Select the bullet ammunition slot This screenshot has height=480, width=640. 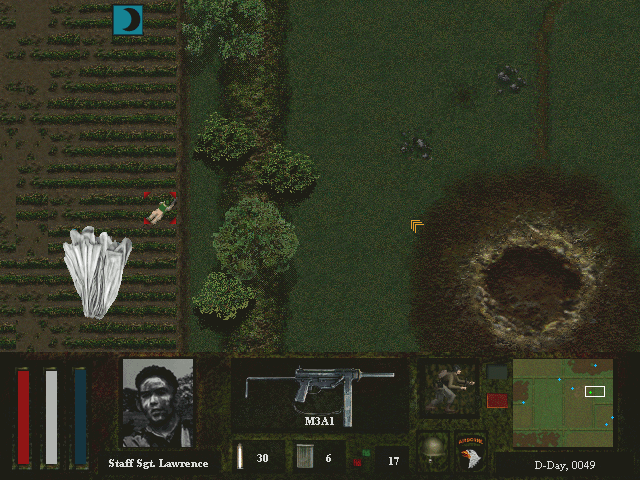[x=251, y=457]
